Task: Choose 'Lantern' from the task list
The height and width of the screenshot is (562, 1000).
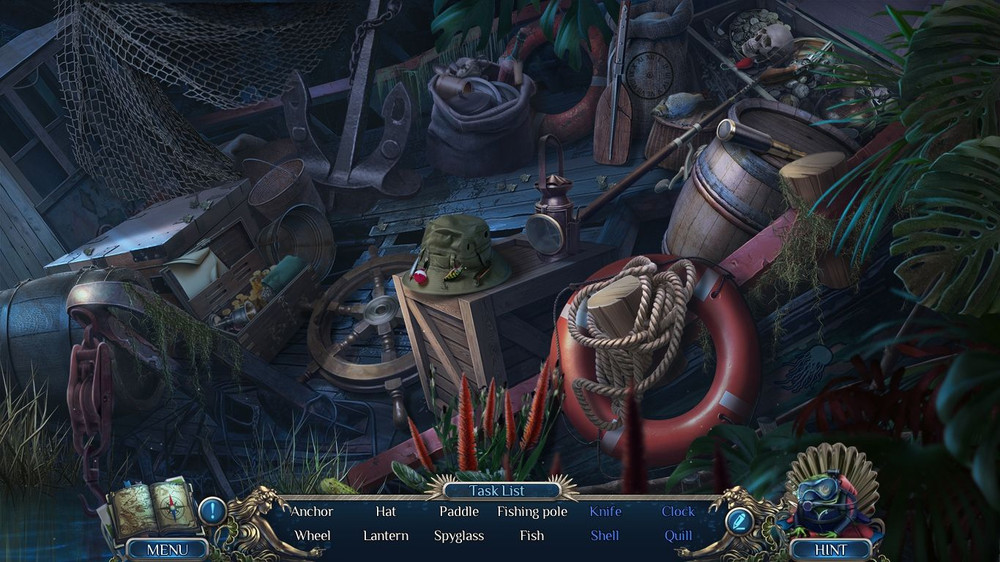Action: [x=386, y=535]
